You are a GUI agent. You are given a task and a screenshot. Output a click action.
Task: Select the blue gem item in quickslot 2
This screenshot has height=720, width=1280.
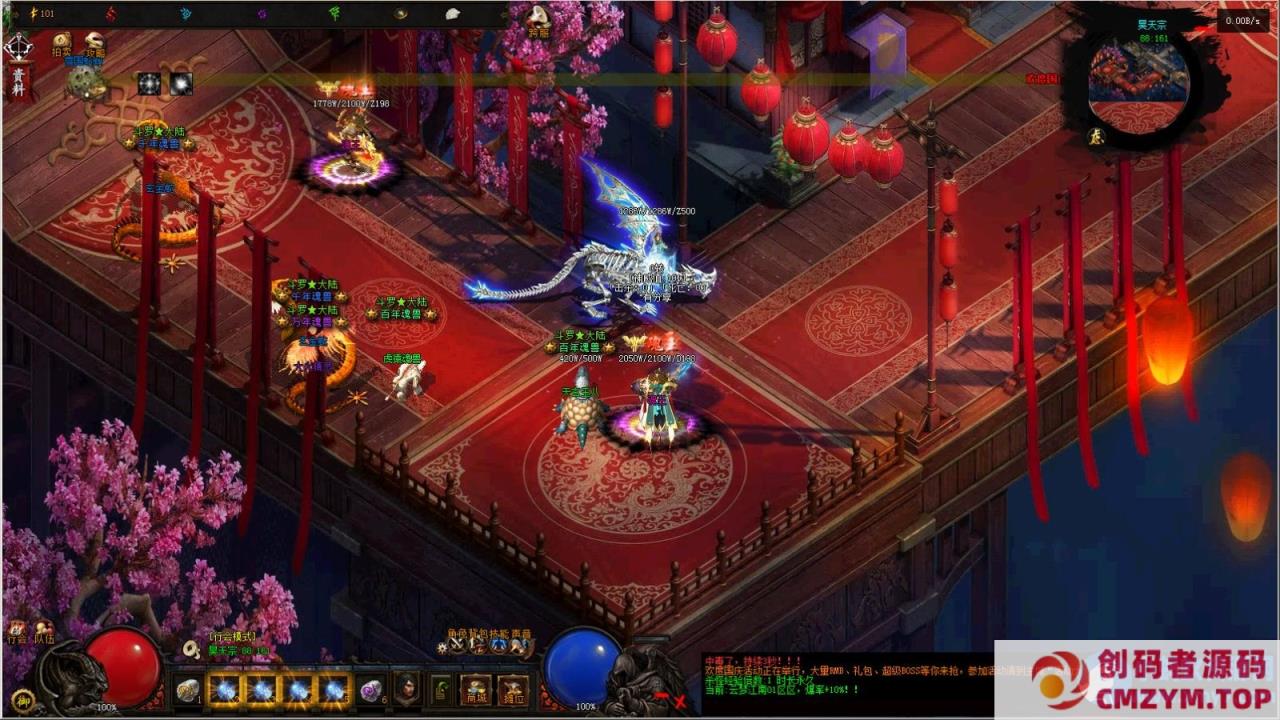226,689
